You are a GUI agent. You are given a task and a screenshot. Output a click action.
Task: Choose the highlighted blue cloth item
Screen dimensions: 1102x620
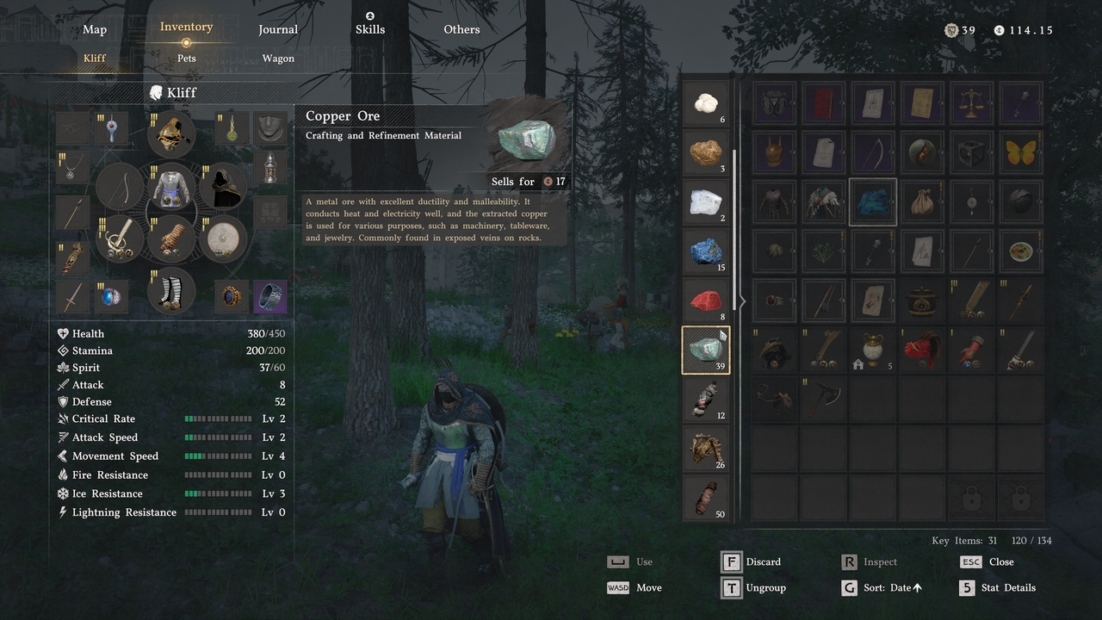point(872,201)
